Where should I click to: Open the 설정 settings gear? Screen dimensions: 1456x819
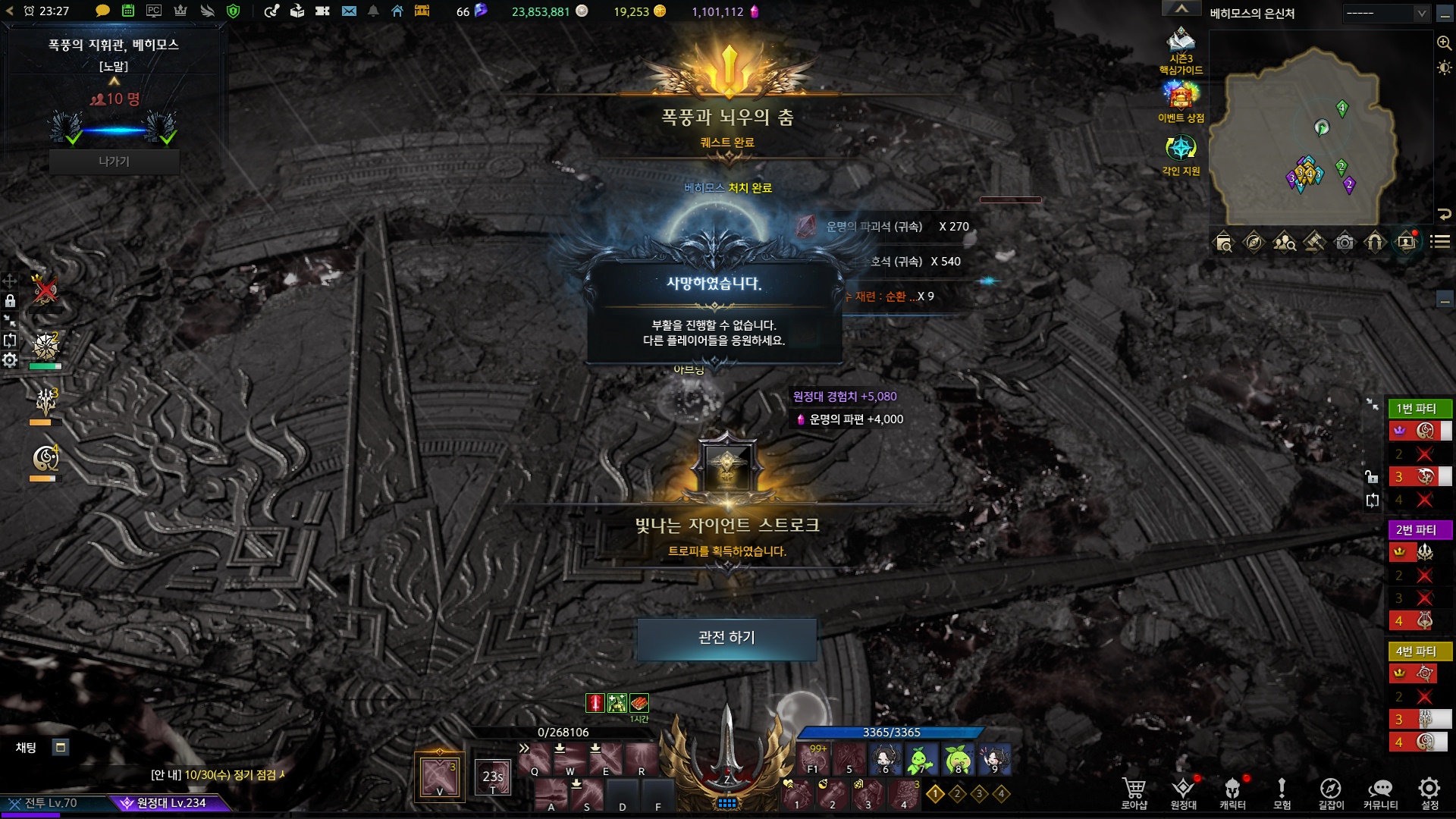[x=1429, y=793]
